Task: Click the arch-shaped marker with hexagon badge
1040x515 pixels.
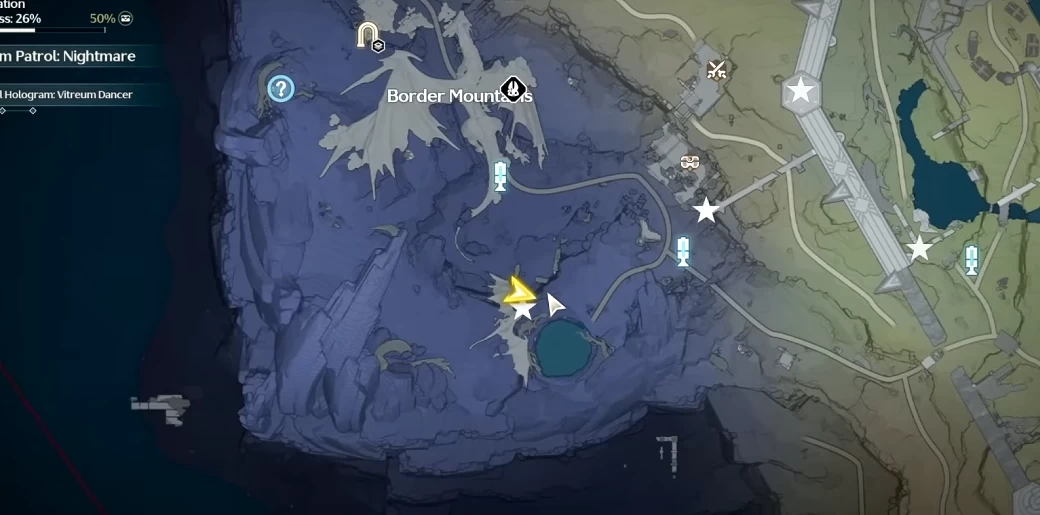Action: click(369, 37)
